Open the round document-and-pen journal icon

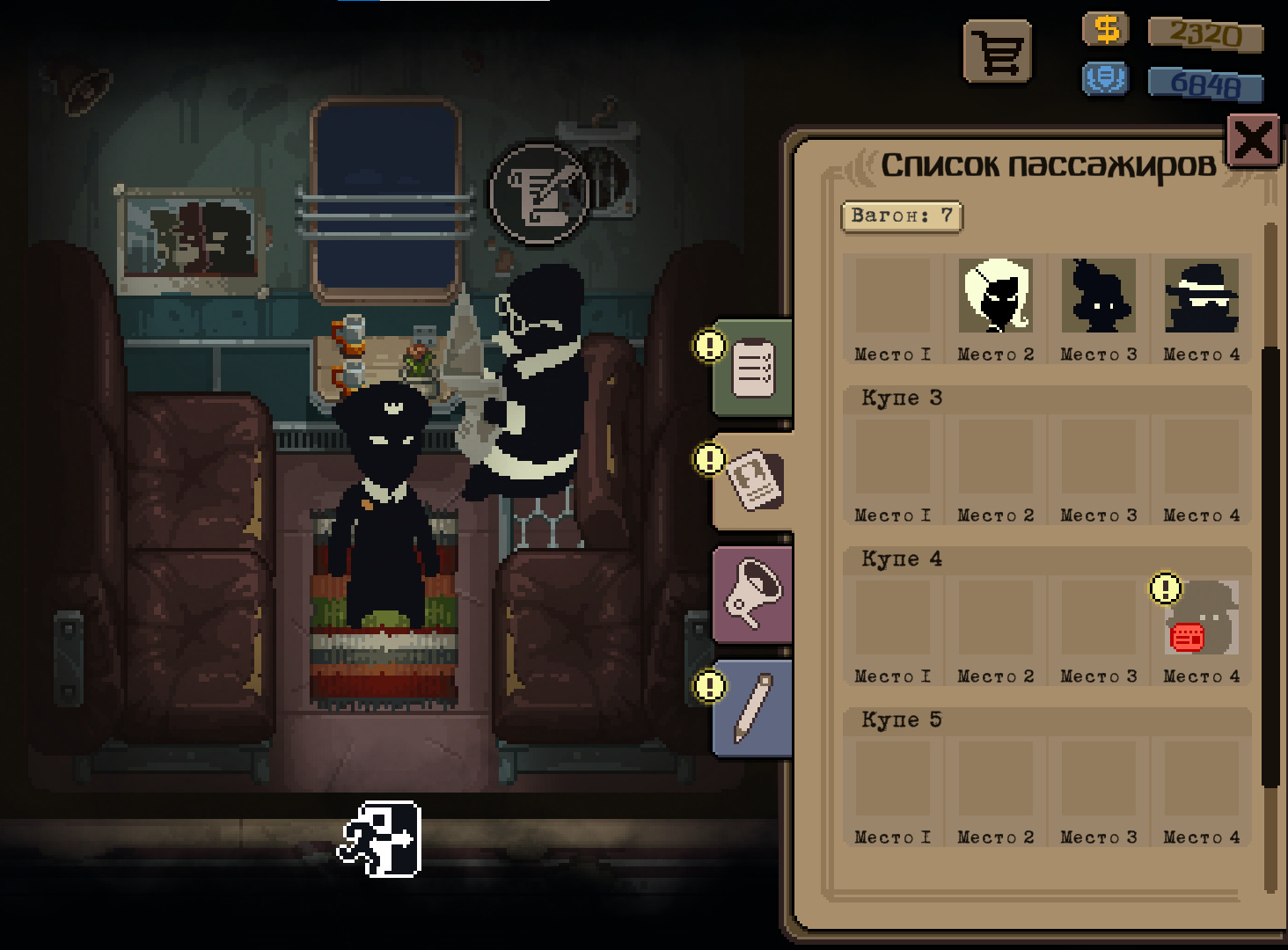coord(539,194)
